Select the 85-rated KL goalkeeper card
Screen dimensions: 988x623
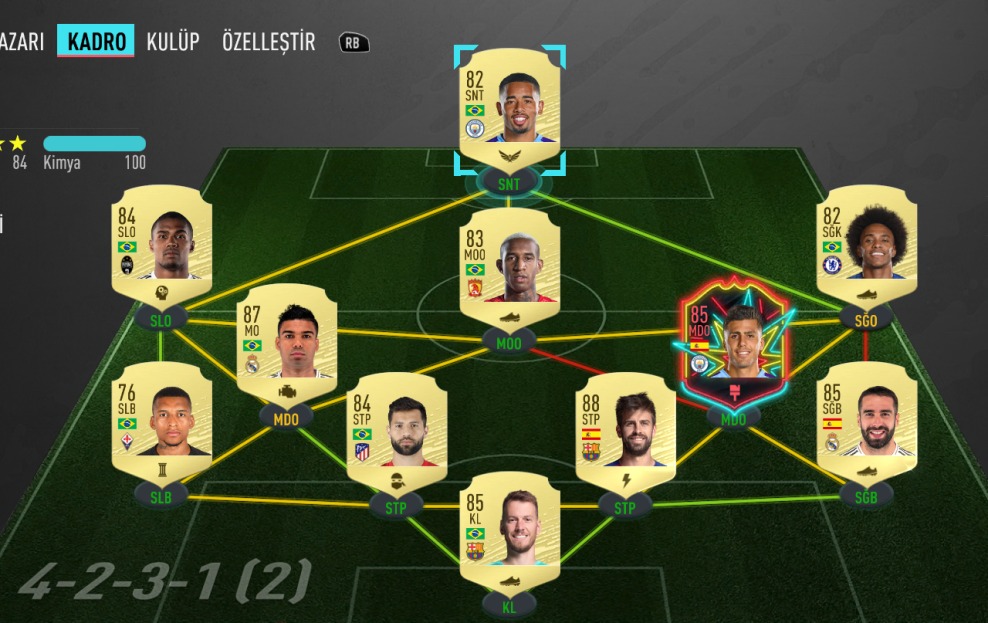click(509, 532)
